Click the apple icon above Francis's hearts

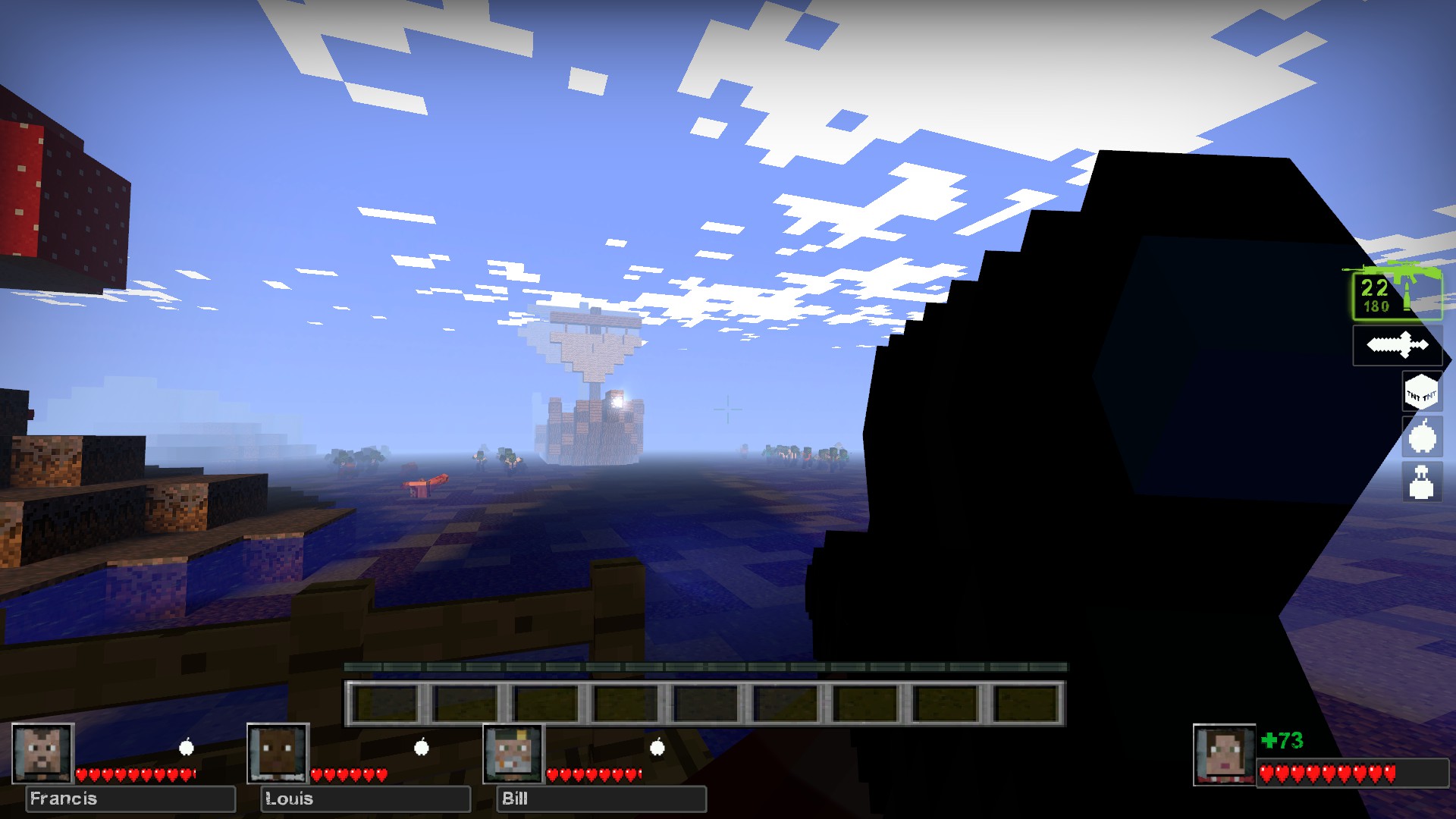(186, 748)
